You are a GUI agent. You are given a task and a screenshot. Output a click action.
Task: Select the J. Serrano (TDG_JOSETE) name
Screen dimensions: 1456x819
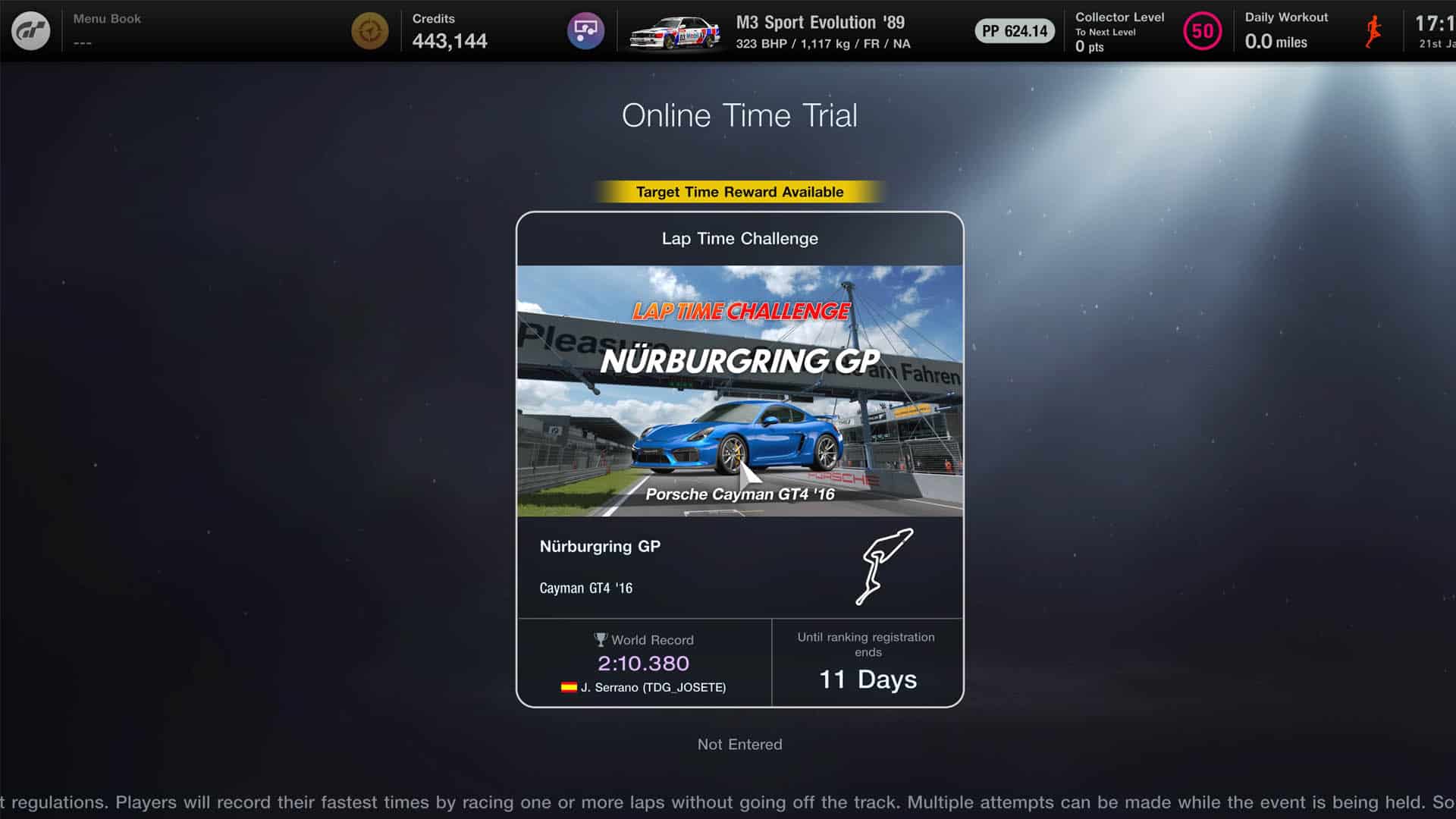pyautogui.click(x=654, y=687)
